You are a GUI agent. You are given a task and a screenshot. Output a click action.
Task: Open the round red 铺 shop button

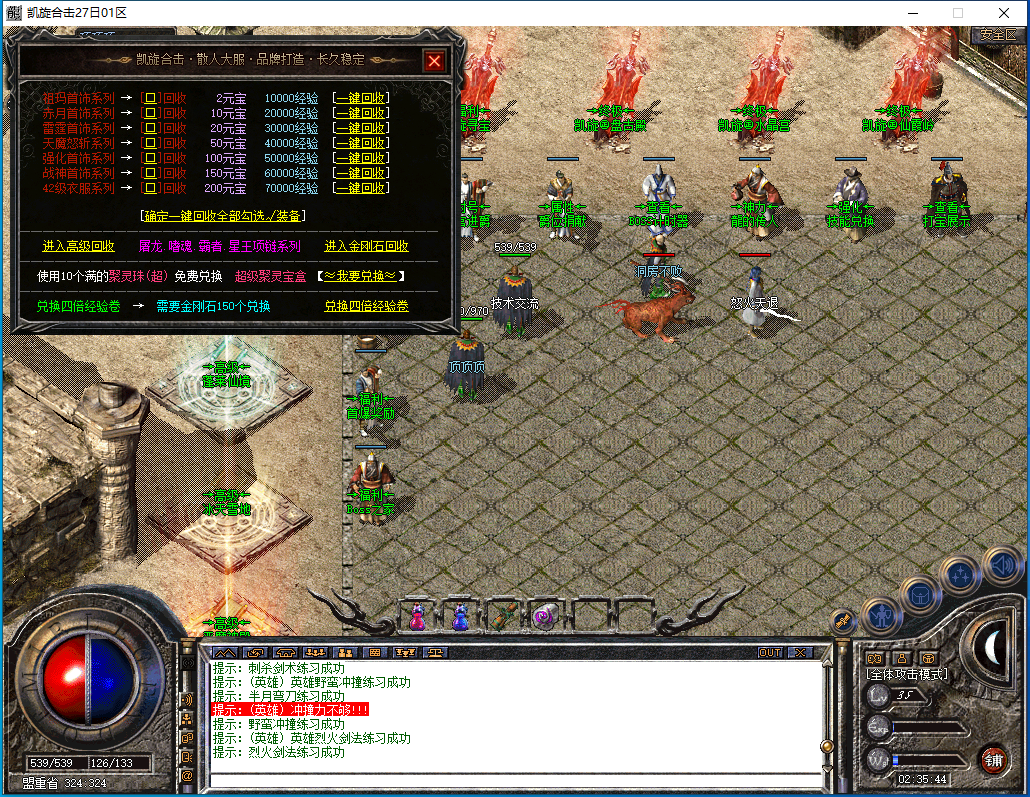coord(993,758)
